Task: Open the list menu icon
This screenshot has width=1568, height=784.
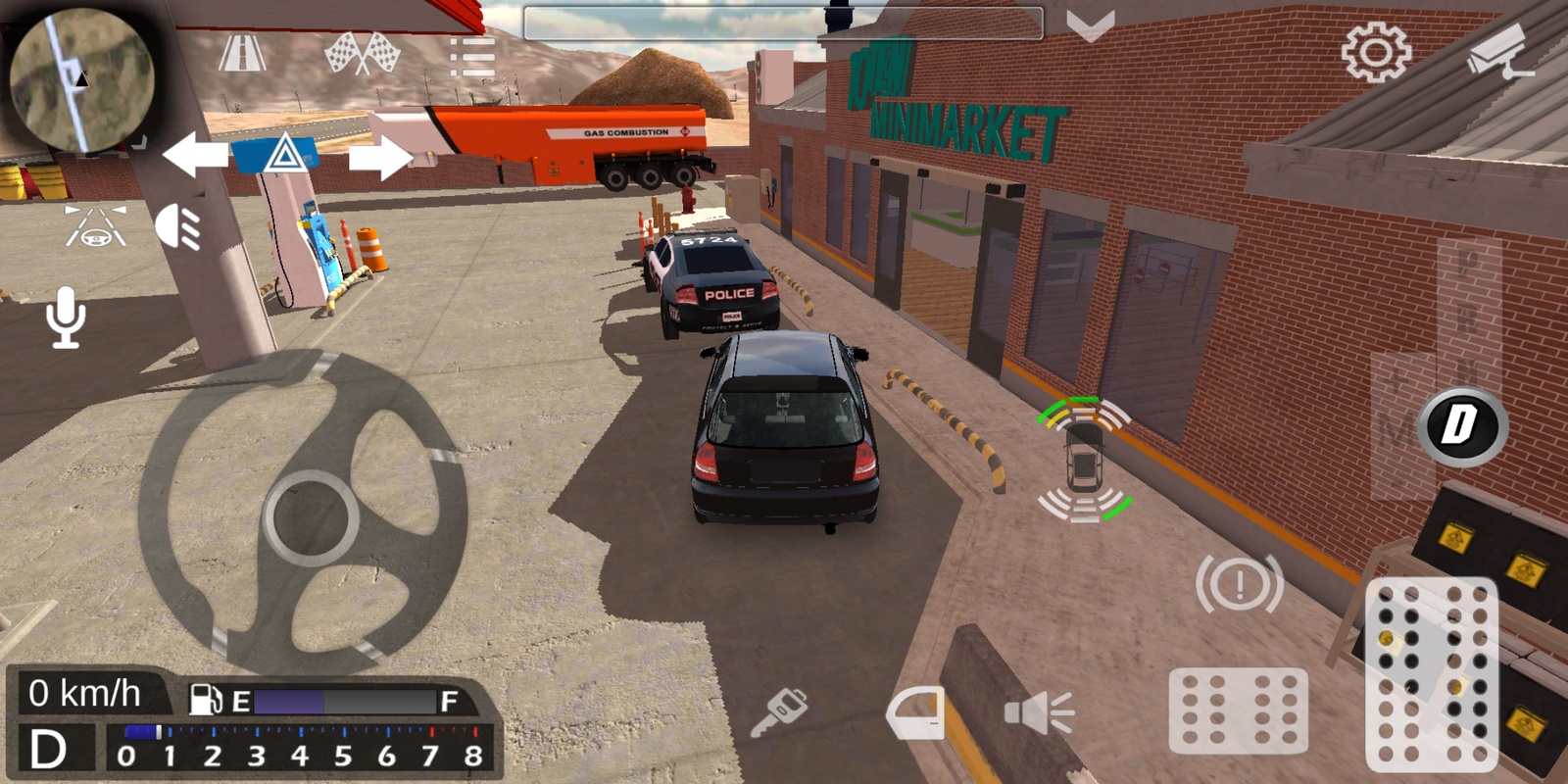Action: pyautogui.click(x=471, y=57)
